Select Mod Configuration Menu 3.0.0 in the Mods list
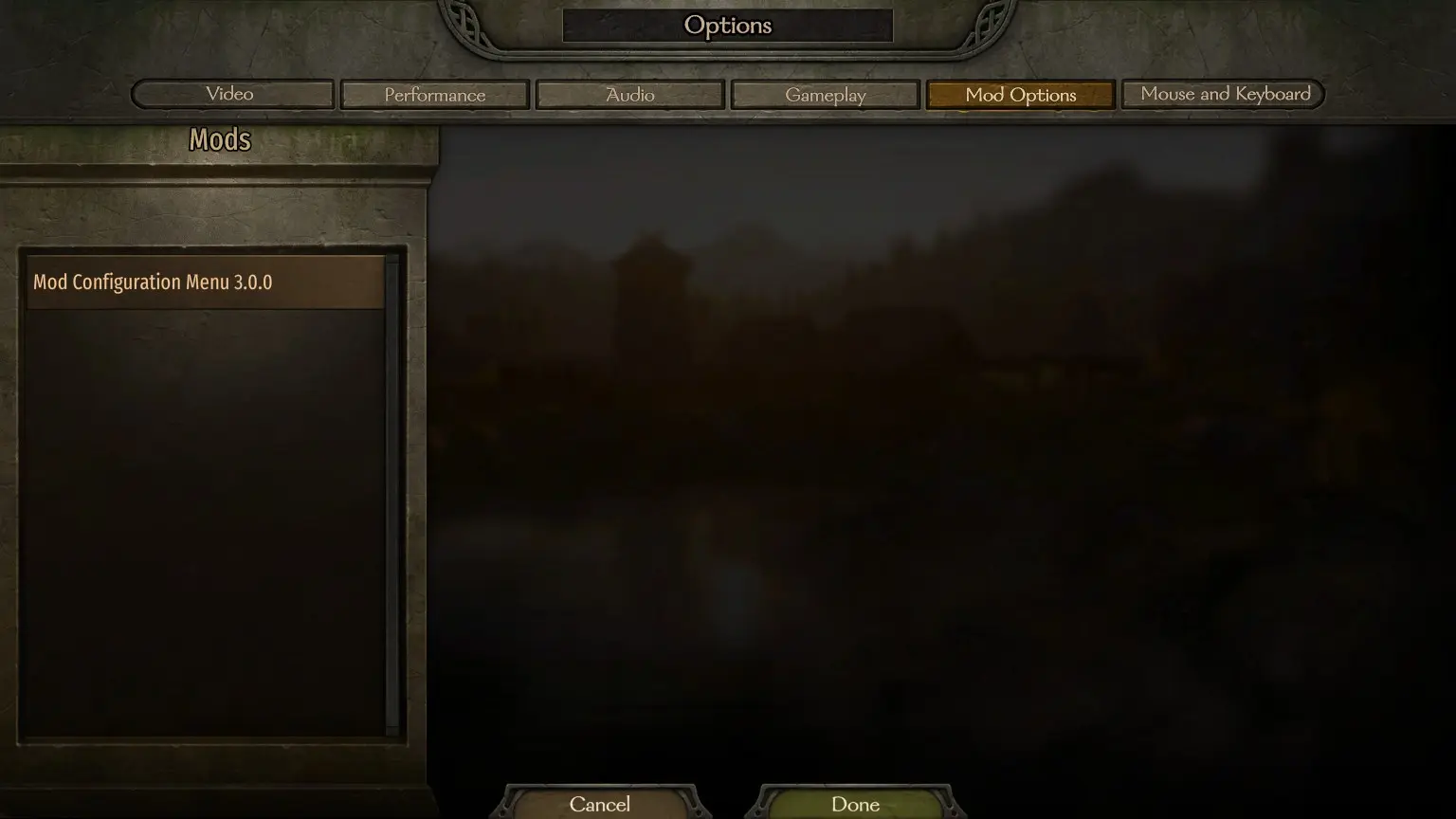 (x=205, y=282)
